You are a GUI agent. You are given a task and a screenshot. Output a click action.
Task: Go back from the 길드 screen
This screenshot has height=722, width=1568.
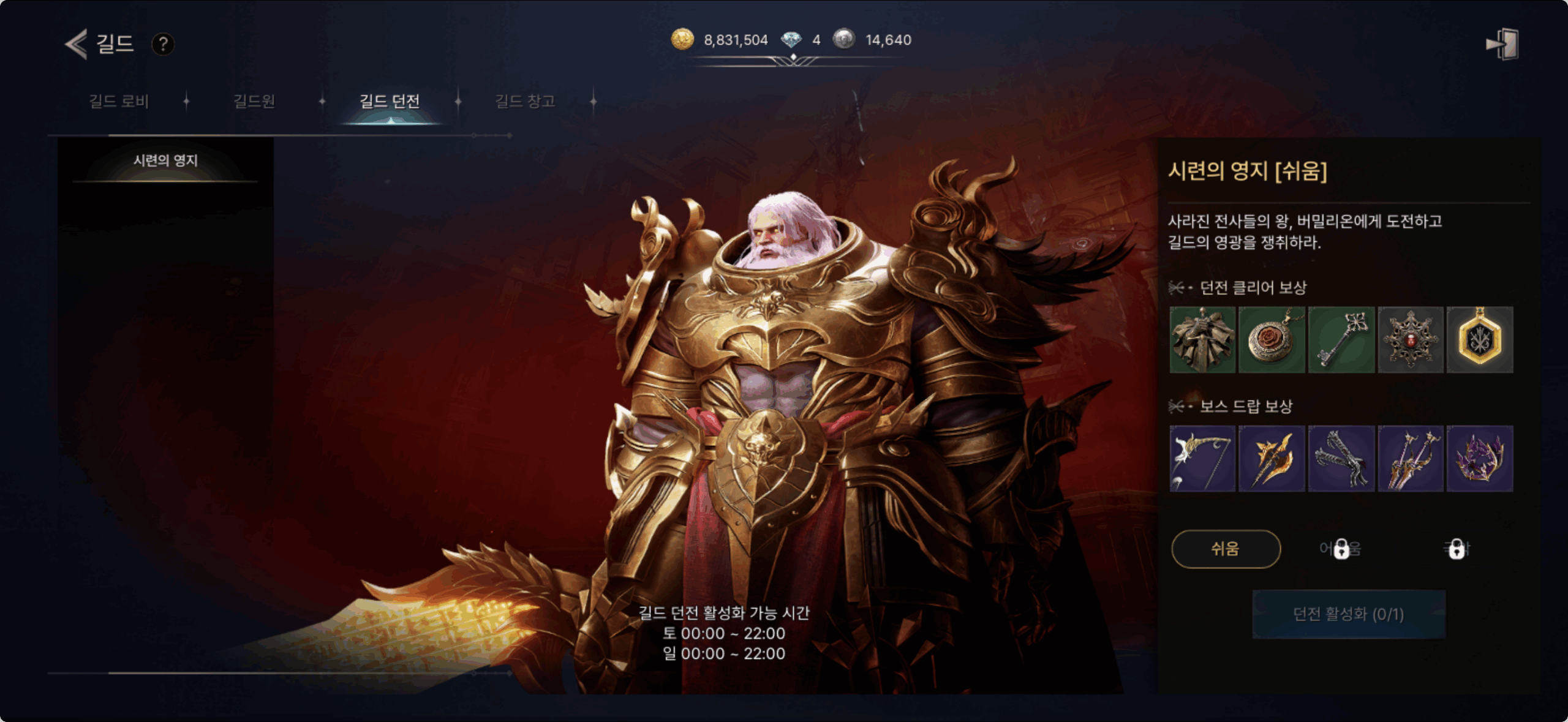tap(77, 44)
